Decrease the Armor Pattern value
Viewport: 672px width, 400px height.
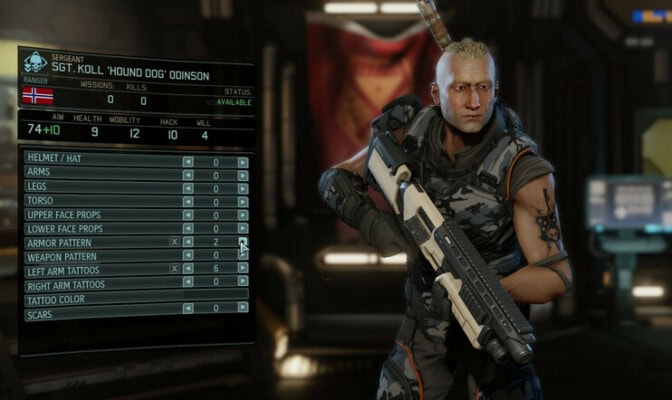pos(188,242)
